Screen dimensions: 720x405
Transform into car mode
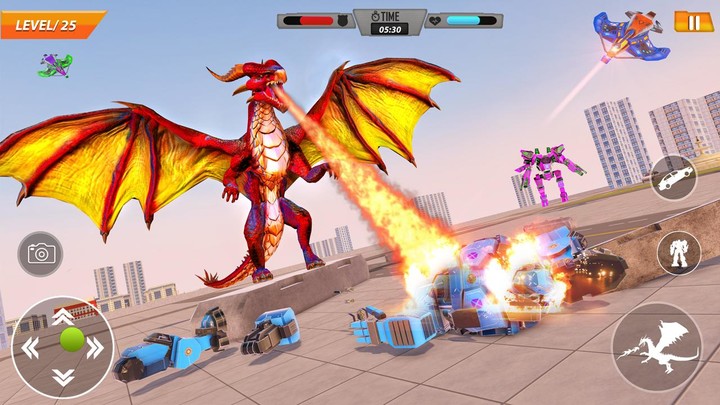pyautogui.click(x=674, y=178)
